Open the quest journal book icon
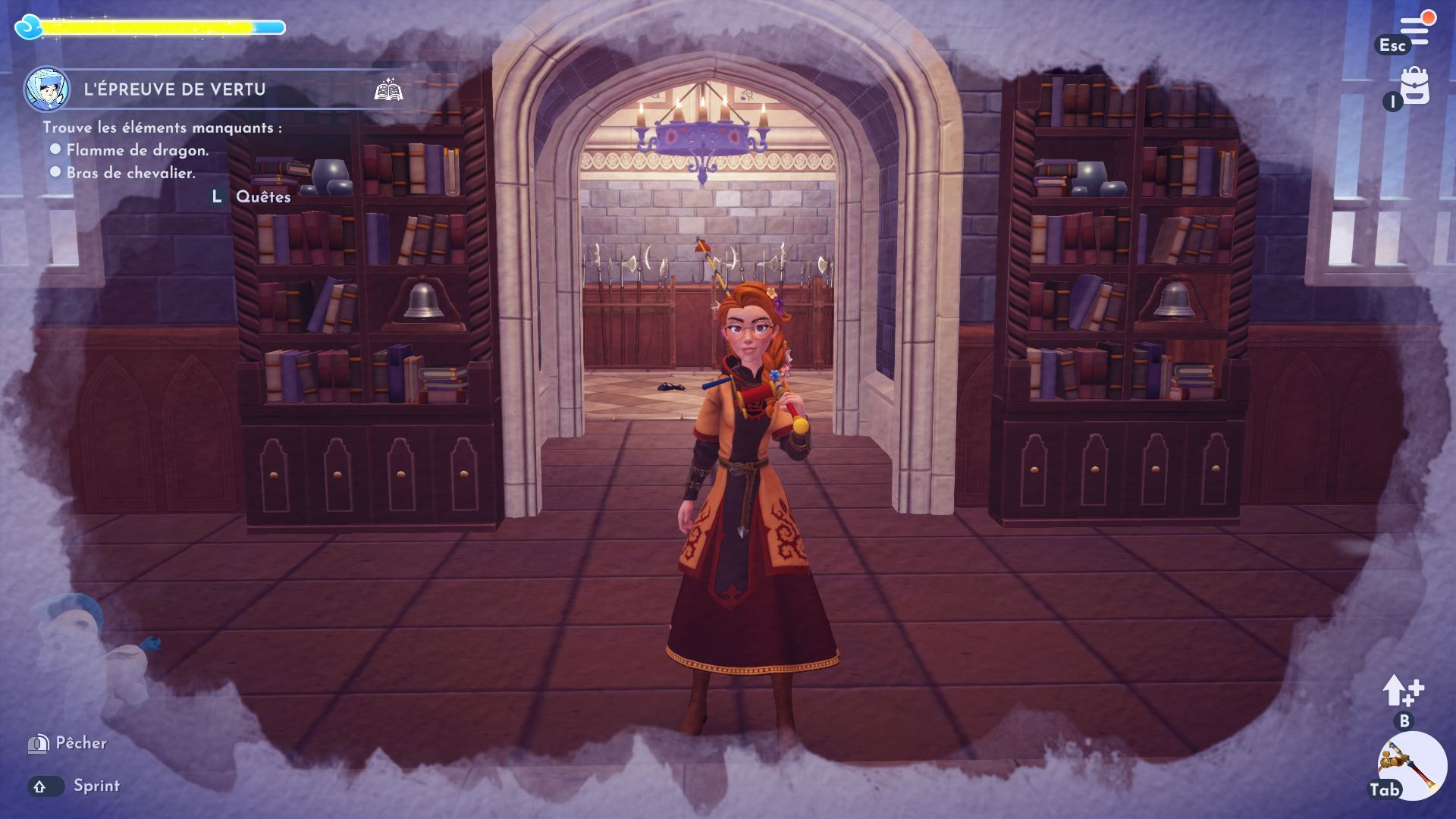The image size is (1456, 819). coord(388,90)
